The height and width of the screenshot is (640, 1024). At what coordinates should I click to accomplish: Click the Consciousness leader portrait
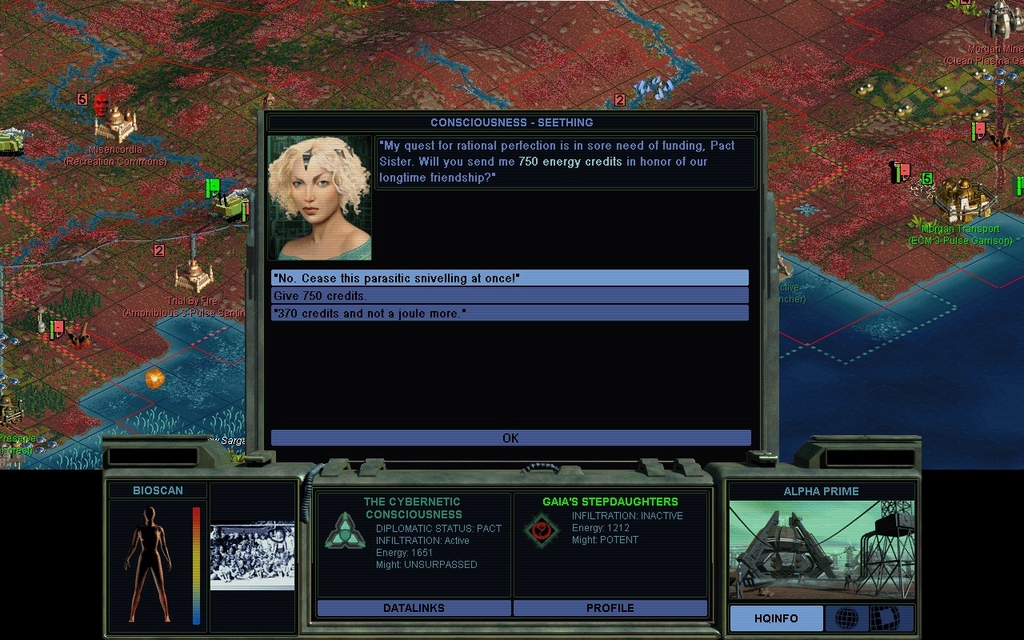[319, 198]
